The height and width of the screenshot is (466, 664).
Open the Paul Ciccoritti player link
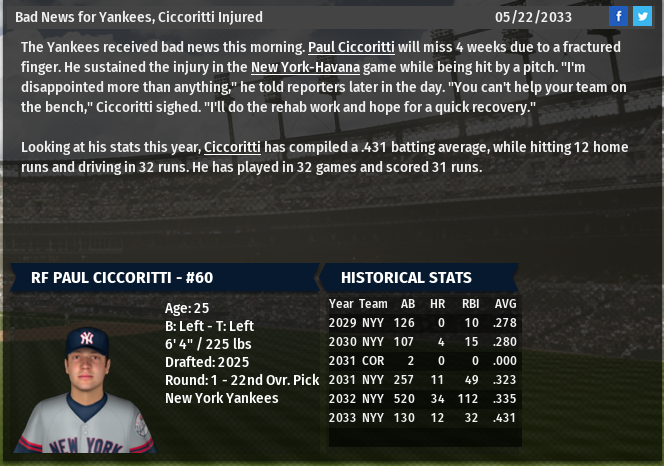pos(351,48)
